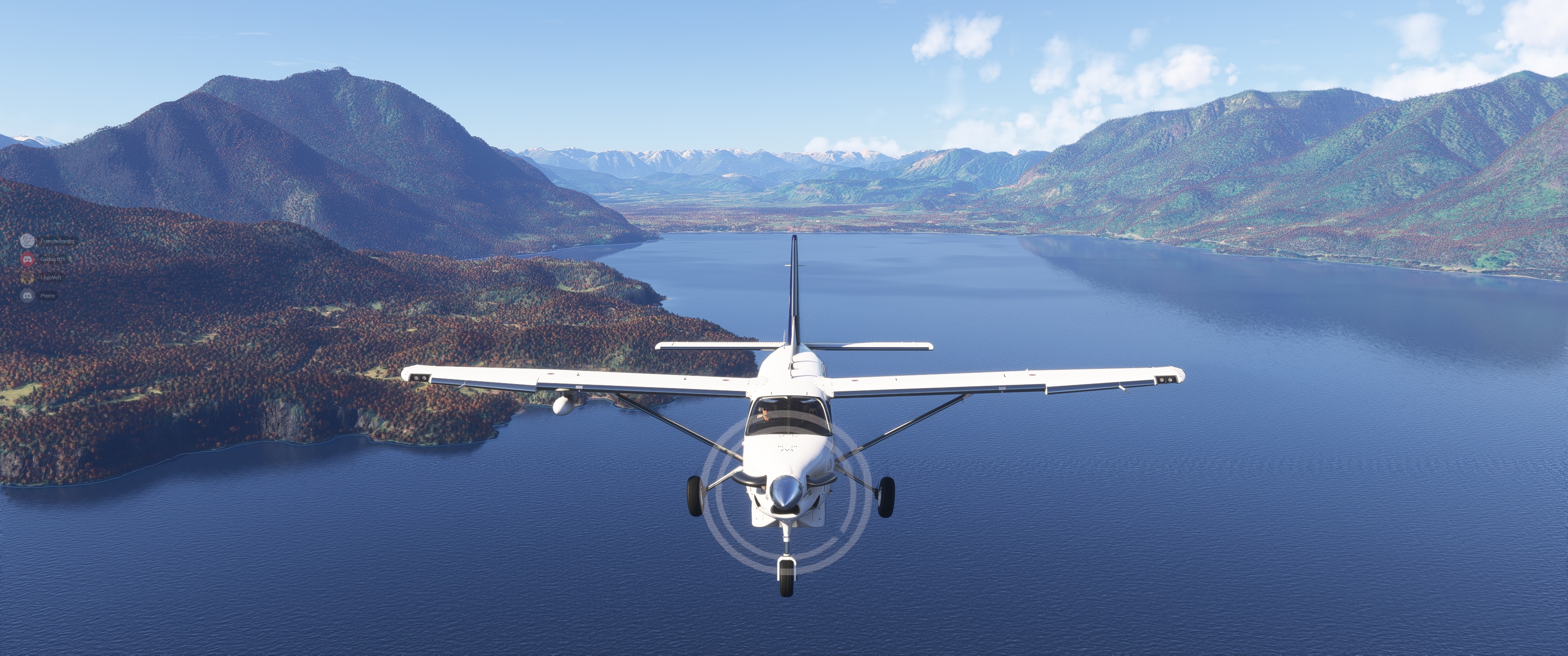Image resolution: width=1568 pixels, height=656 pixels.
Task: Click the second avatar in the Discord overlay
Action: [28, 260]
